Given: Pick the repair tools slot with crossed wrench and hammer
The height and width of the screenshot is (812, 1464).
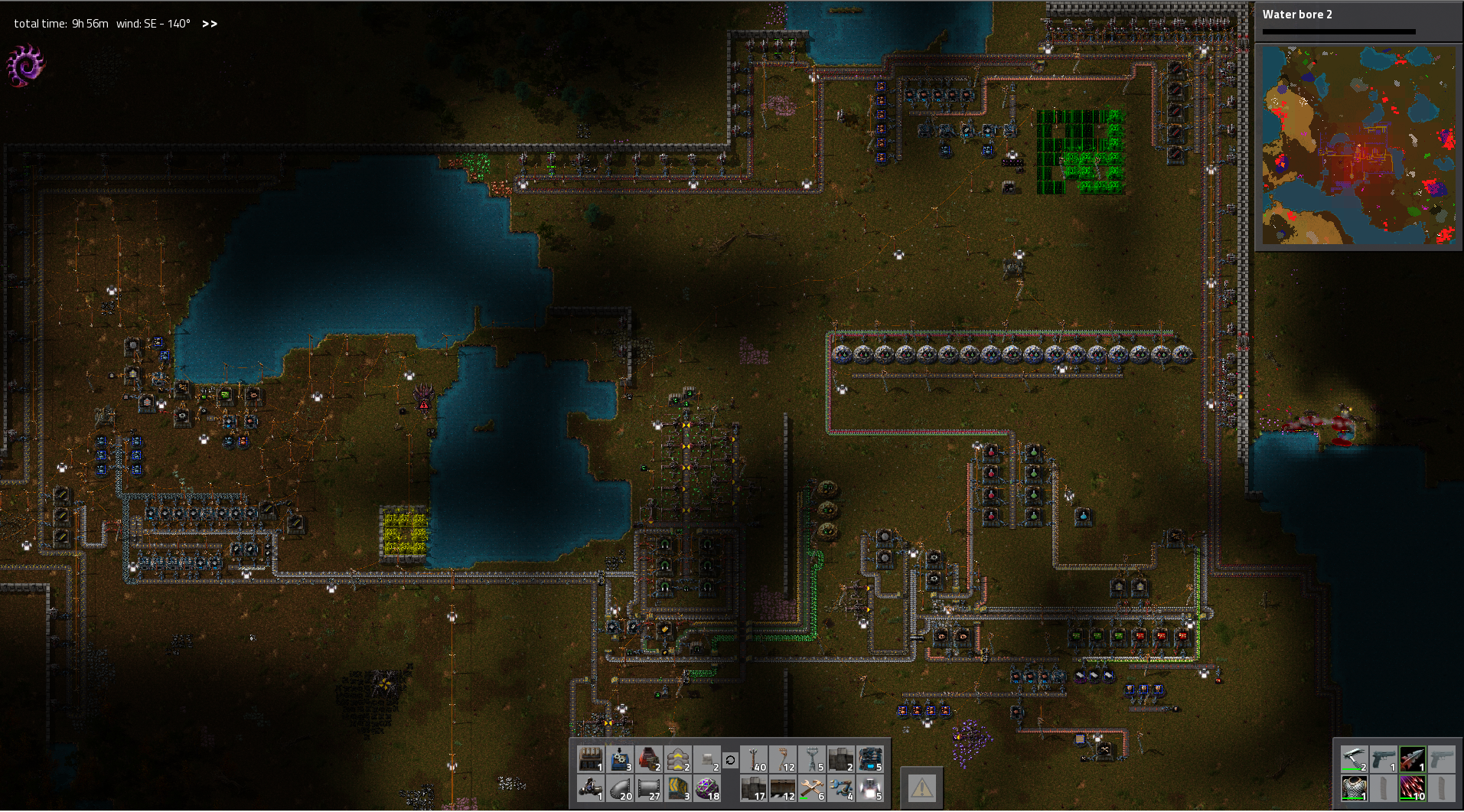Looking at the screenshot, I should [x=811, y=788].
